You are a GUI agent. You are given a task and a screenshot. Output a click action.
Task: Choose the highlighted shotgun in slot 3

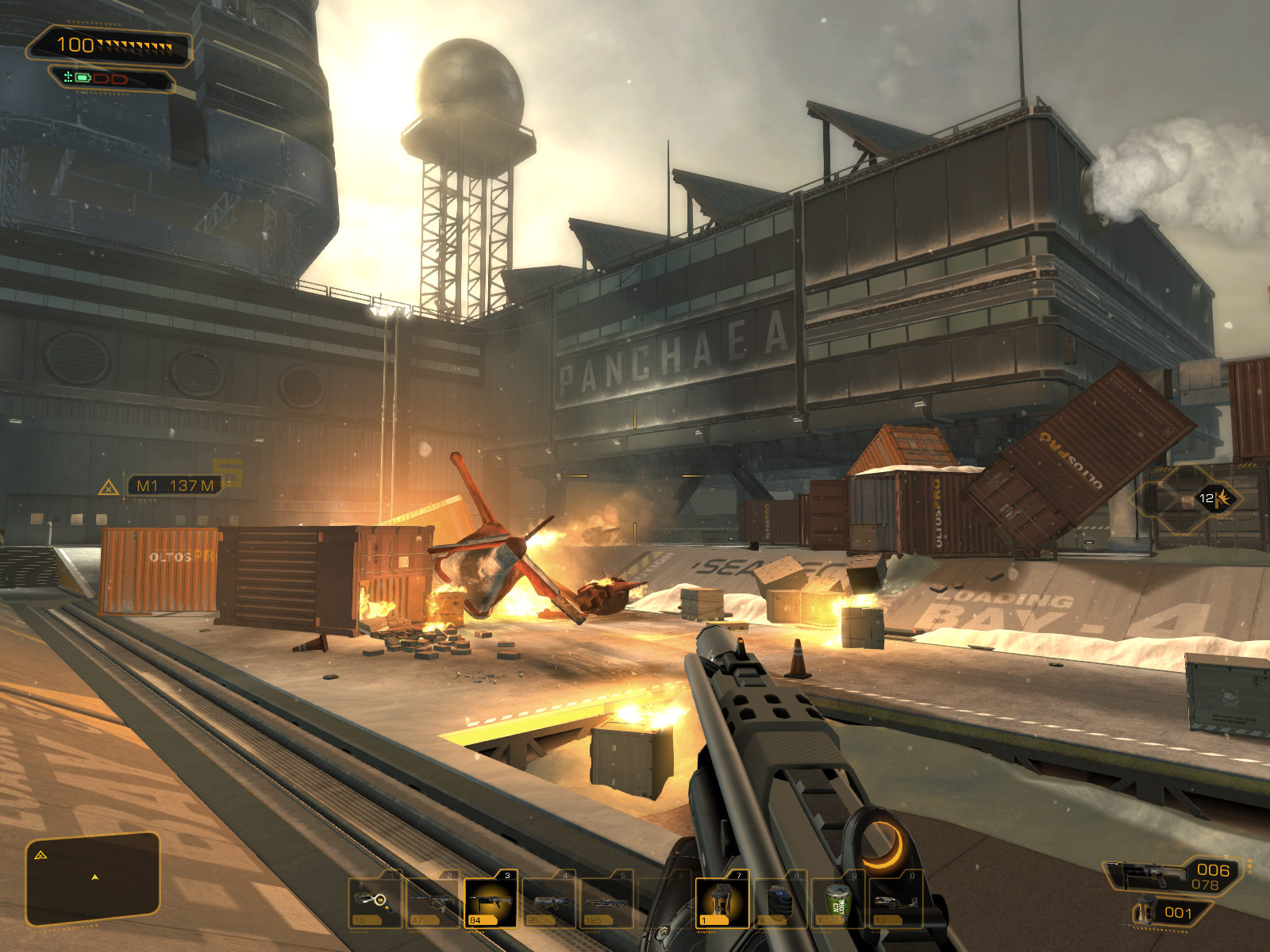[491, 900]
